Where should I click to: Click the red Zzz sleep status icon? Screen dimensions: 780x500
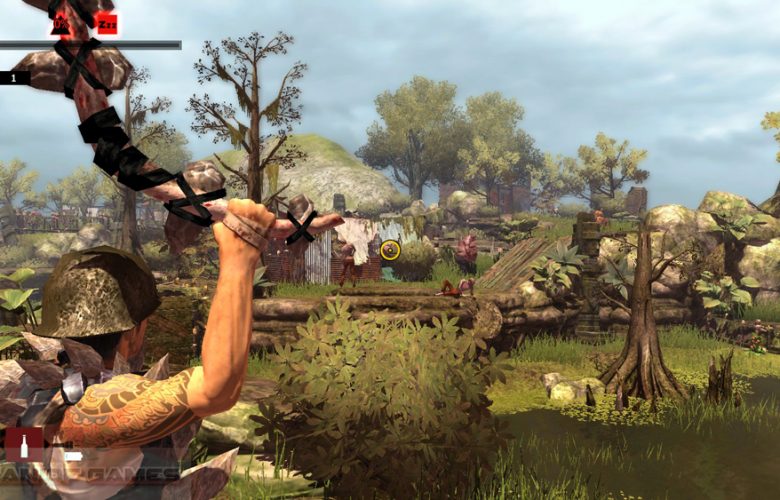[x=106, y=23]
